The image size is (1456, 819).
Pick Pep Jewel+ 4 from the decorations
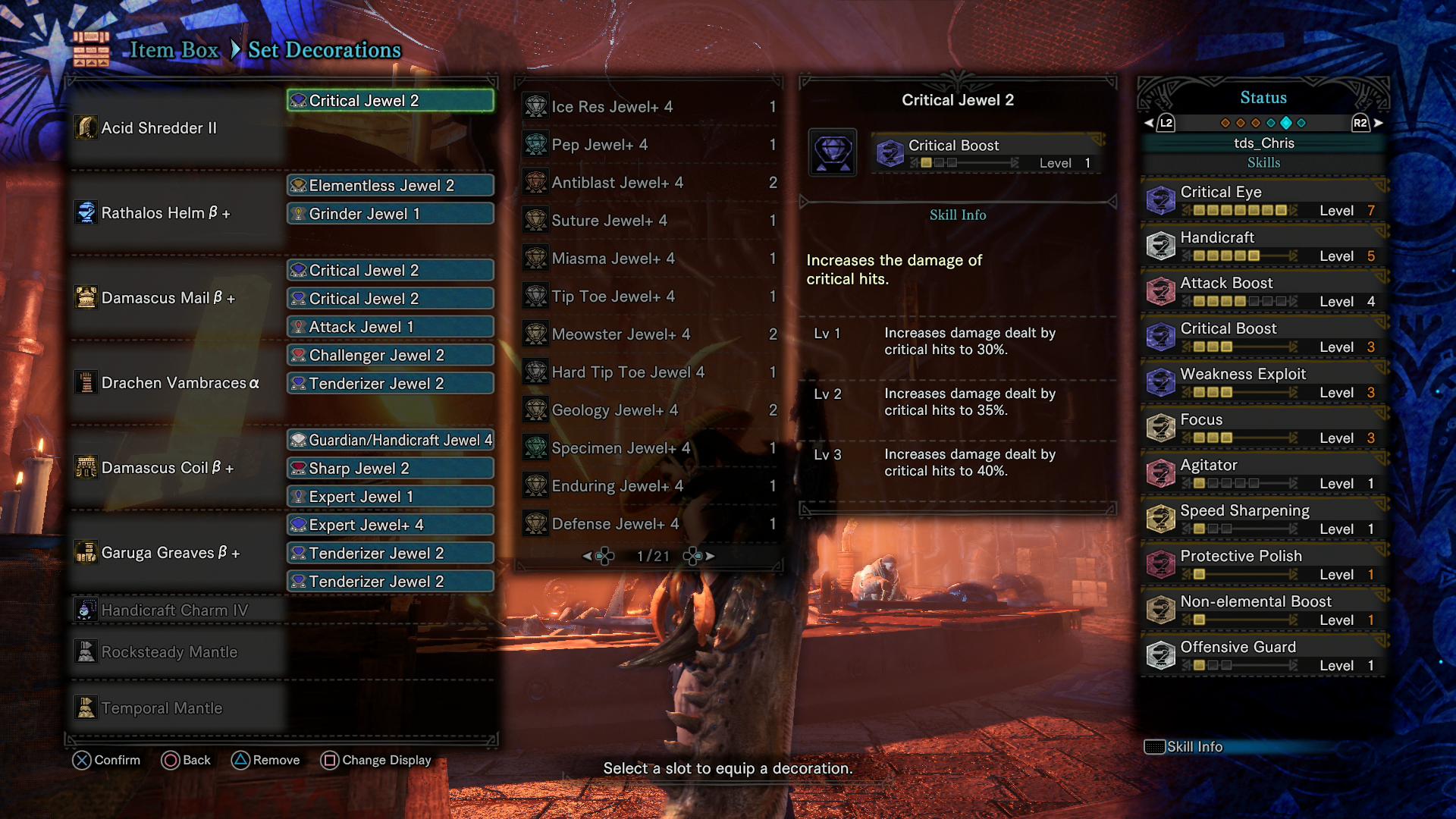(x=649, y=145)
